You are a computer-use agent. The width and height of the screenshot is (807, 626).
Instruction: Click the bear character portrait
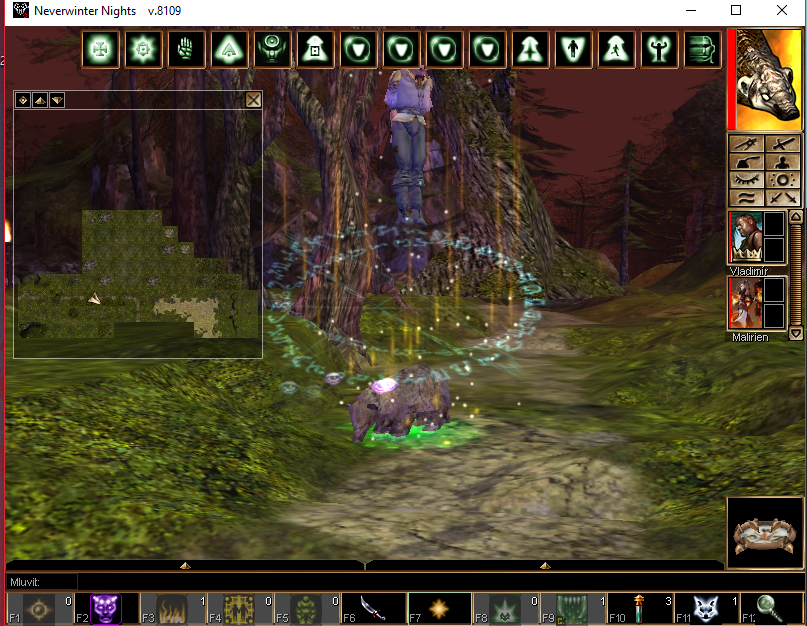coord(768,80)
